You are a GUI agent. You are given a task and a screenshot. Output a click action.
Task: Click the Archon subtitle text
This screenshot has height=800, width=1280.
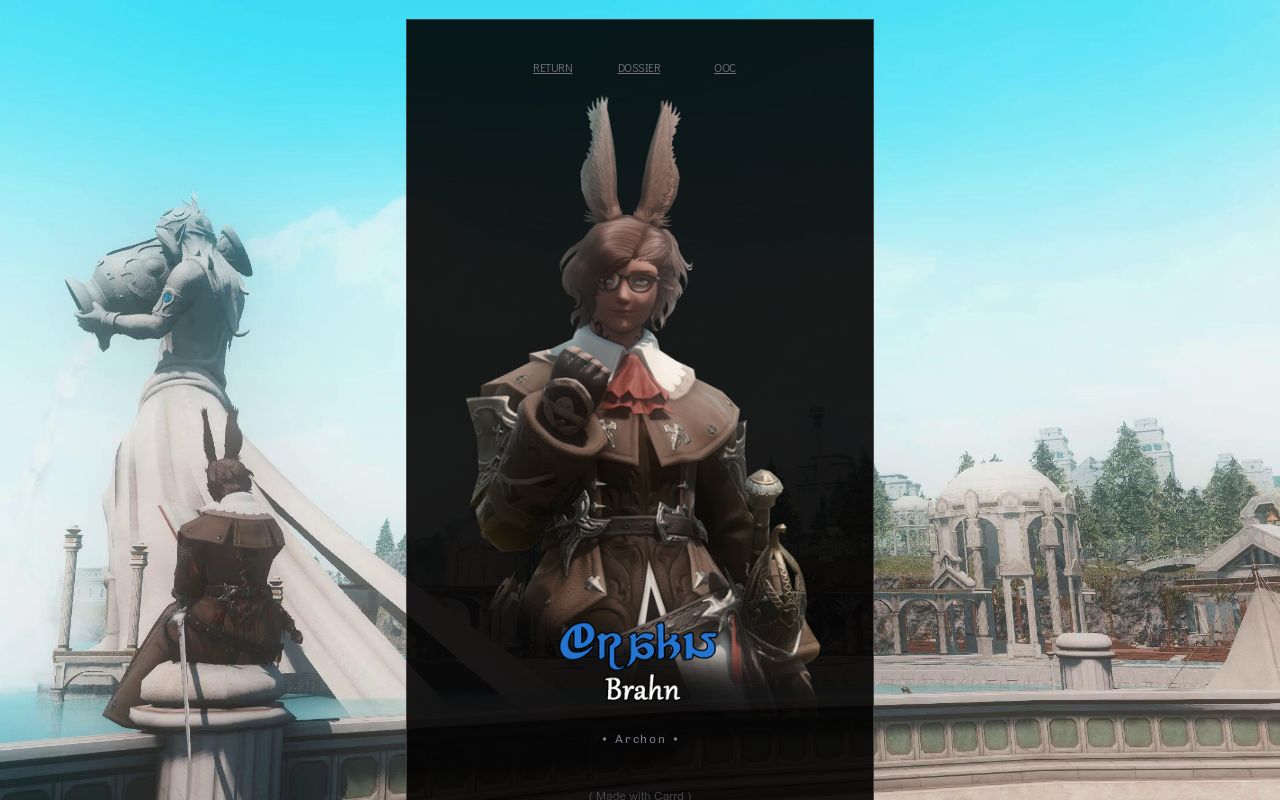click(x=640, y=739)
